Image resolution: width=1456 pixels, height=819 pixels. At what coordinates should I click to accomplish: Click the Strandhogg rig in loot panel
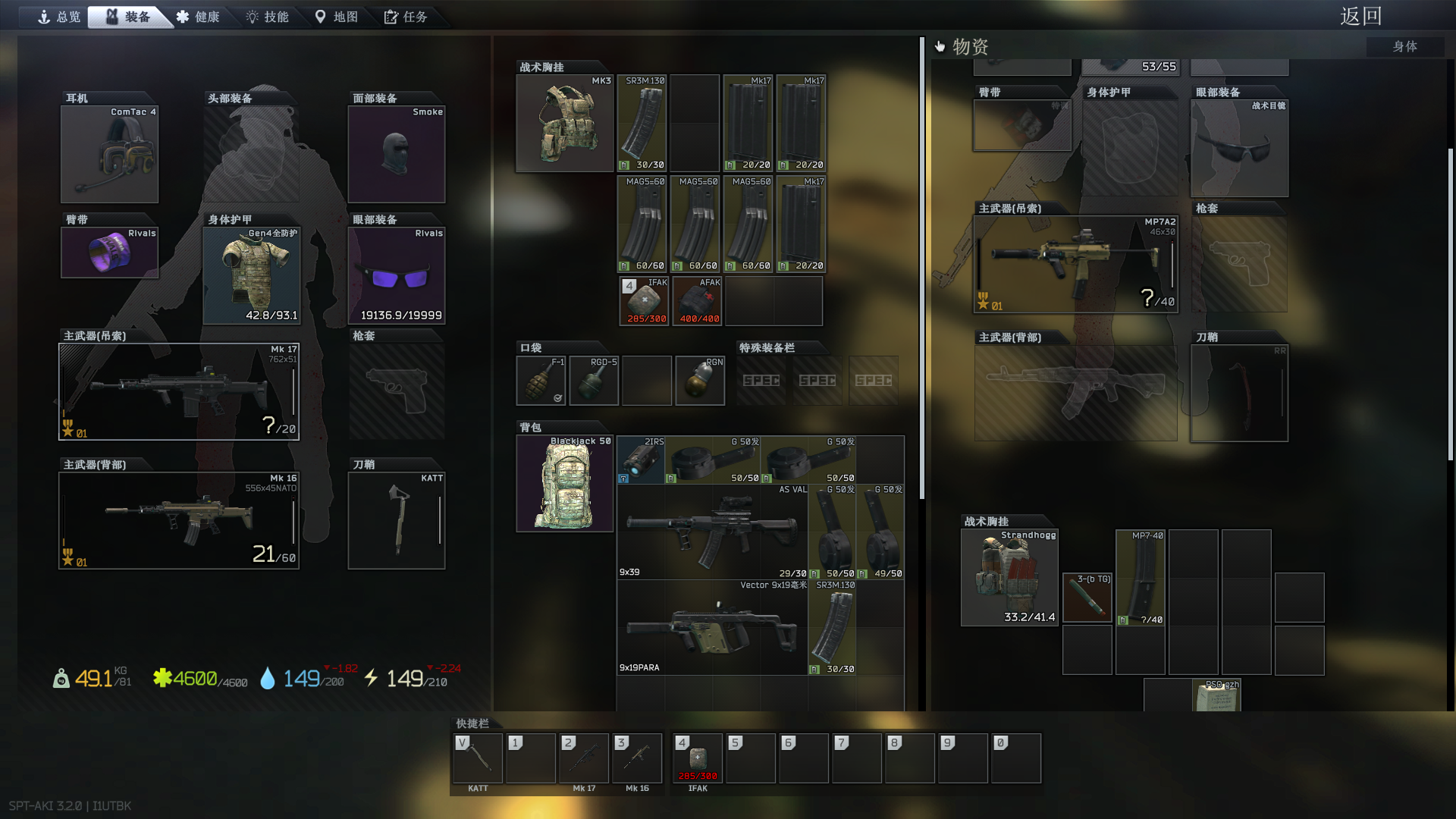[x=1009, y=578]
